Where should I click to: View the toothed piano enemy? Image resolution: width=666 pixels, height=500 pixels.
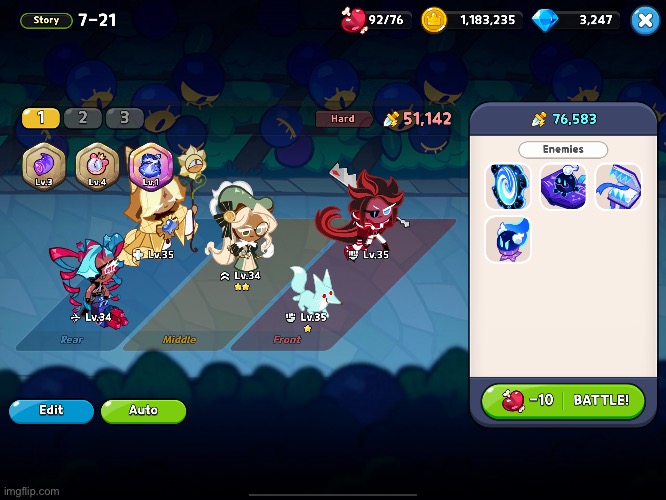(618, 186)
